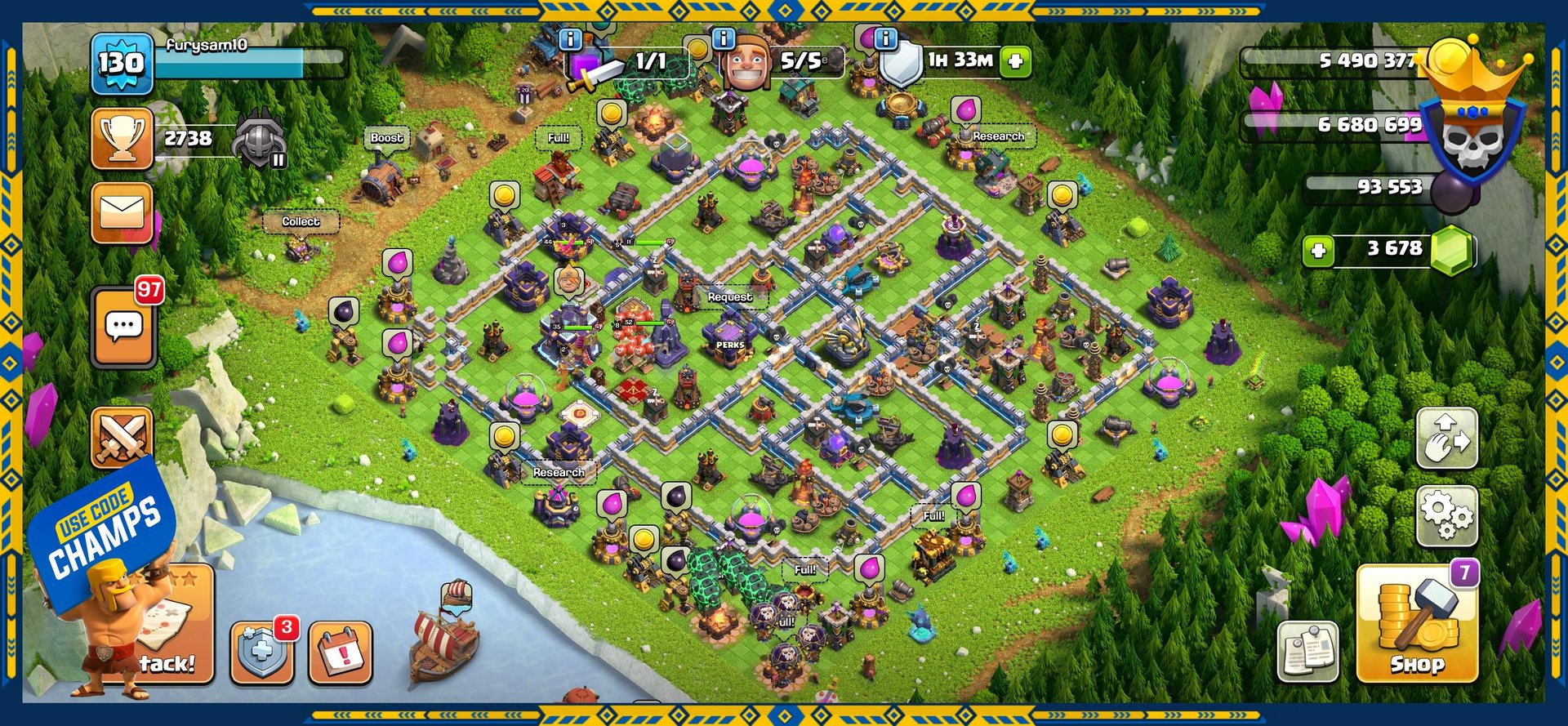Open the shield button with 3 badge
Image resolution: width=1568 pixels, height=726 pixels.
261,653
